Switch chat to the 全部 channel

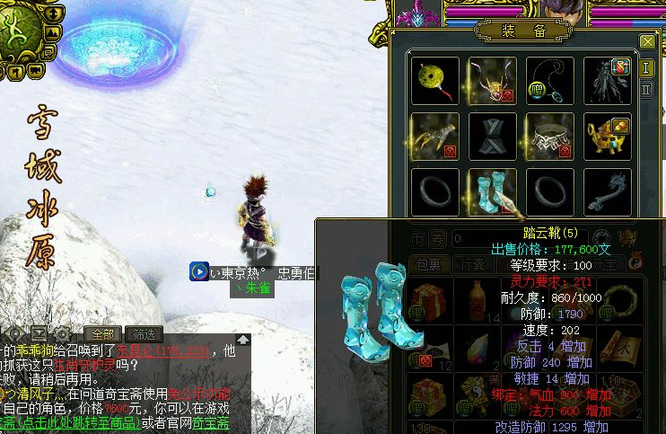[101, 334]
